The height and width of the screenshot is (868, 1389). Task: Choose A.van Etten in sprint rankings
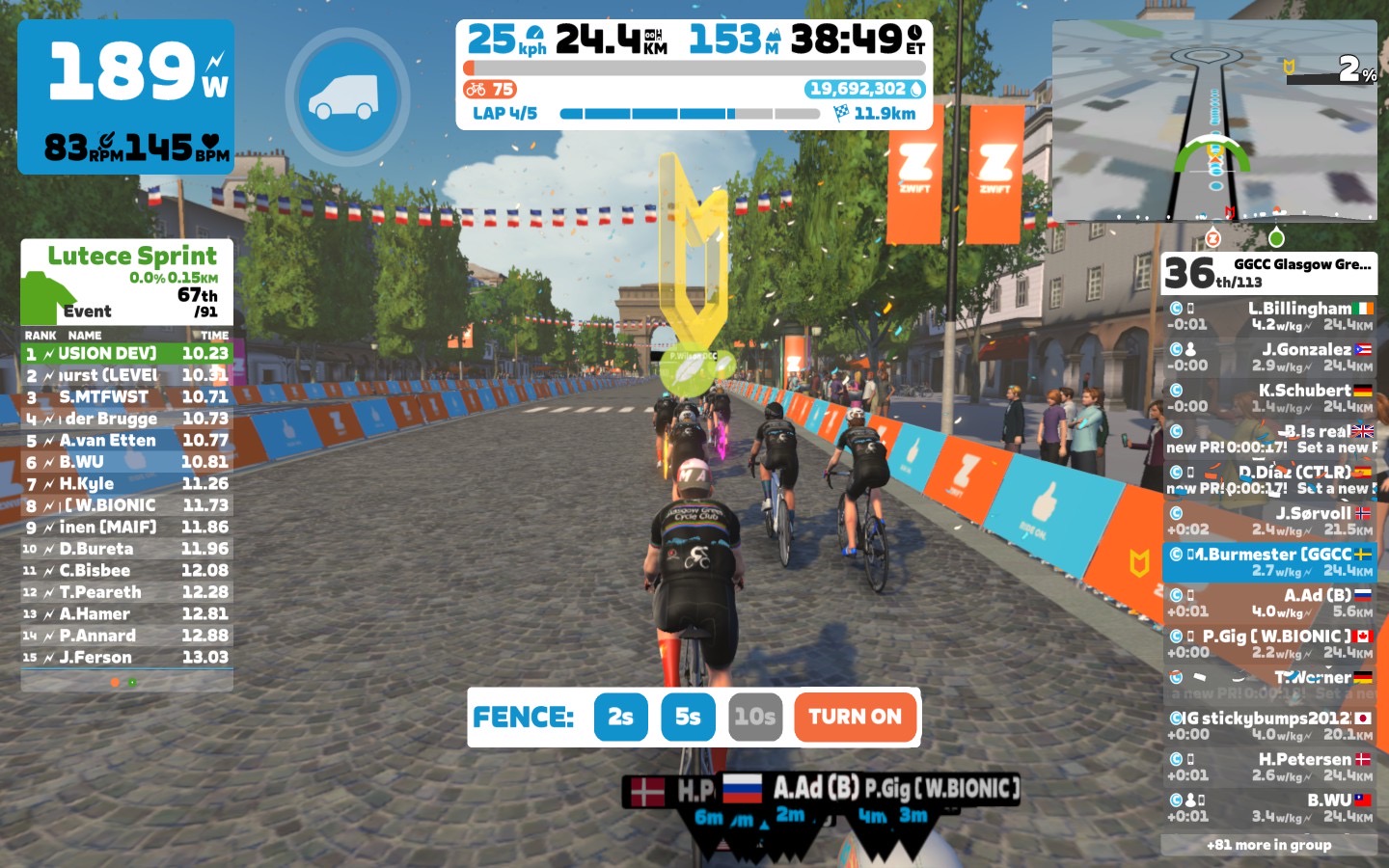click(x=126, y=440)
